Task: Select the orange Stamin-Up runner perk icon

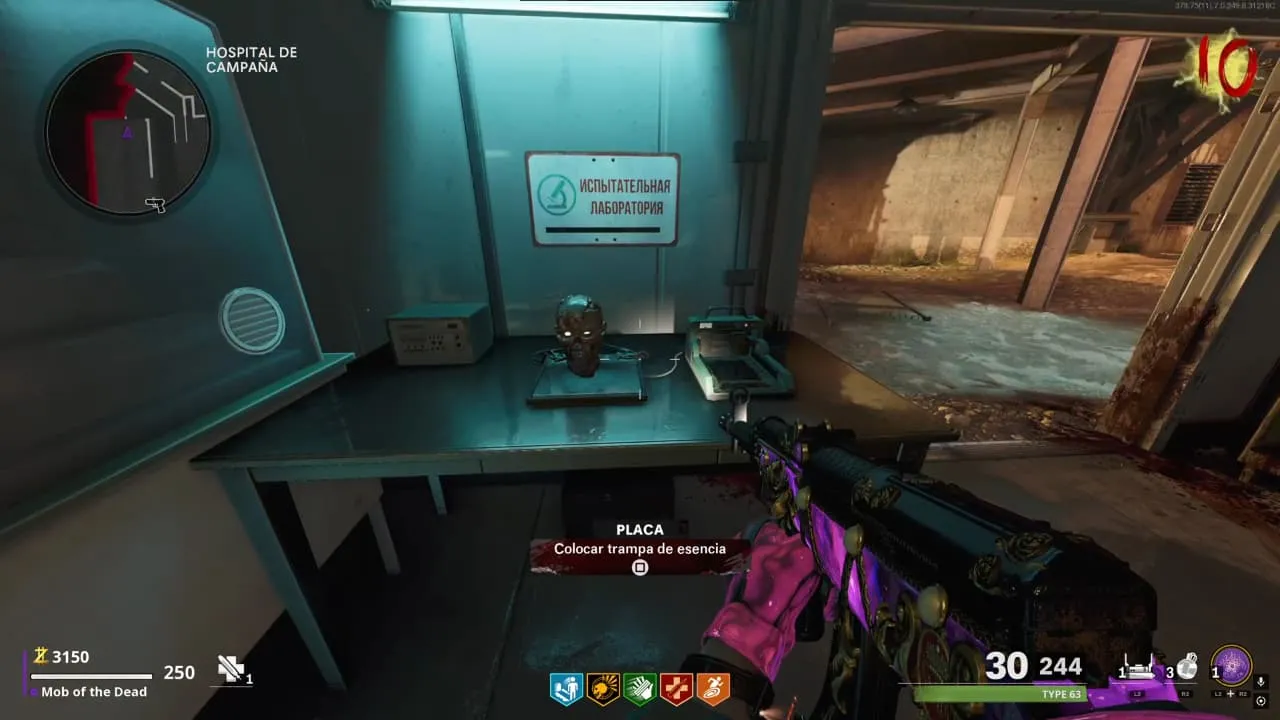Action: point(713,688)
